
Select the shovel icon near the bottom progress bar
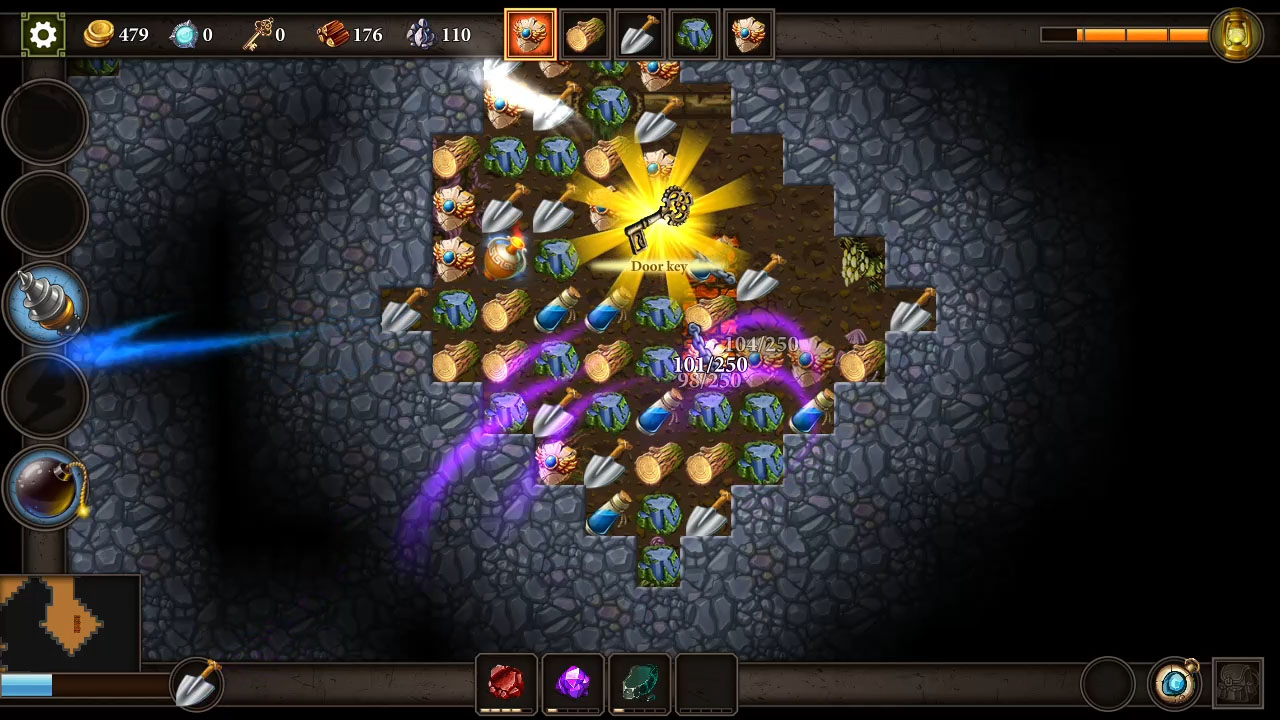pos(196,683)
